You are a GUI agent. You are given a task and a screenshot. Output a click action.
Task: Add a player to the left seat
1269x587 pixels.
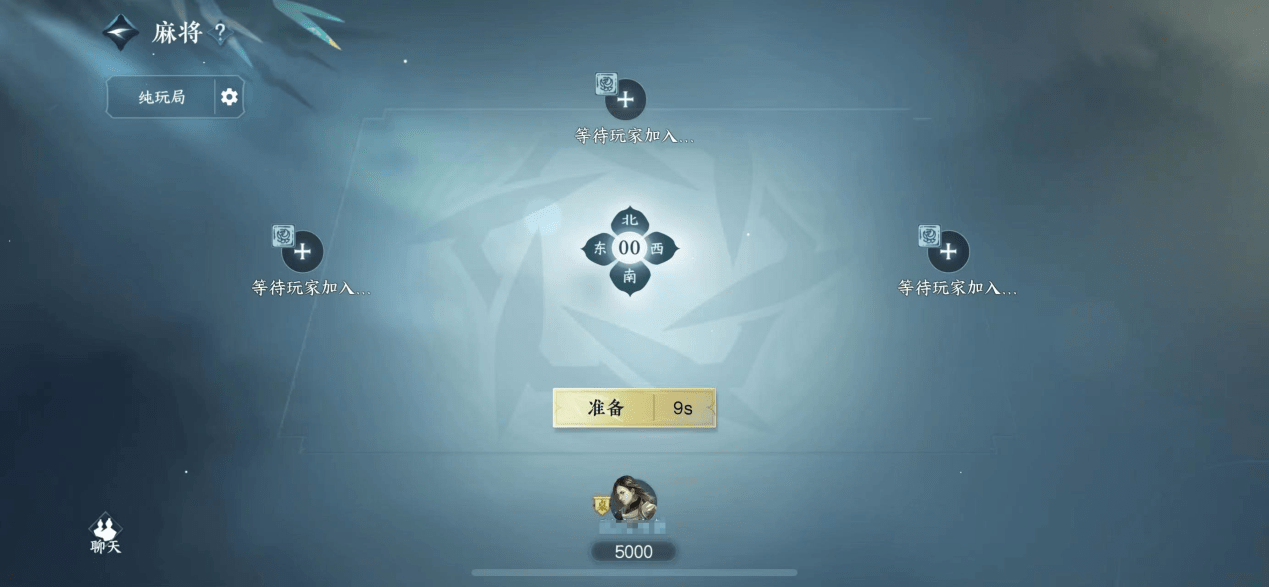coord(302,252)
